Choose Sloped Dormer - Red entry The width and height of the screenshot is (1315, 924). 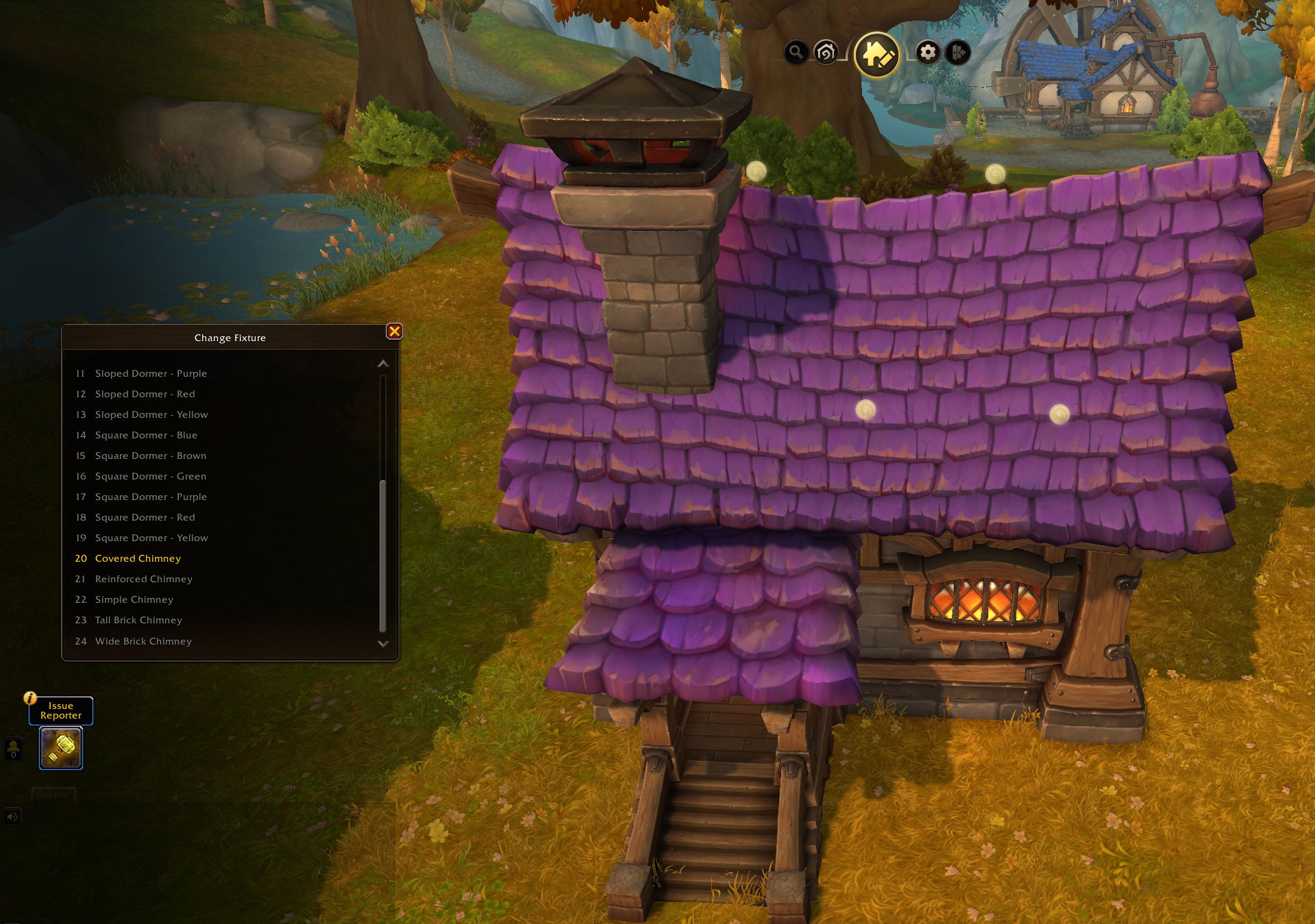145,394
